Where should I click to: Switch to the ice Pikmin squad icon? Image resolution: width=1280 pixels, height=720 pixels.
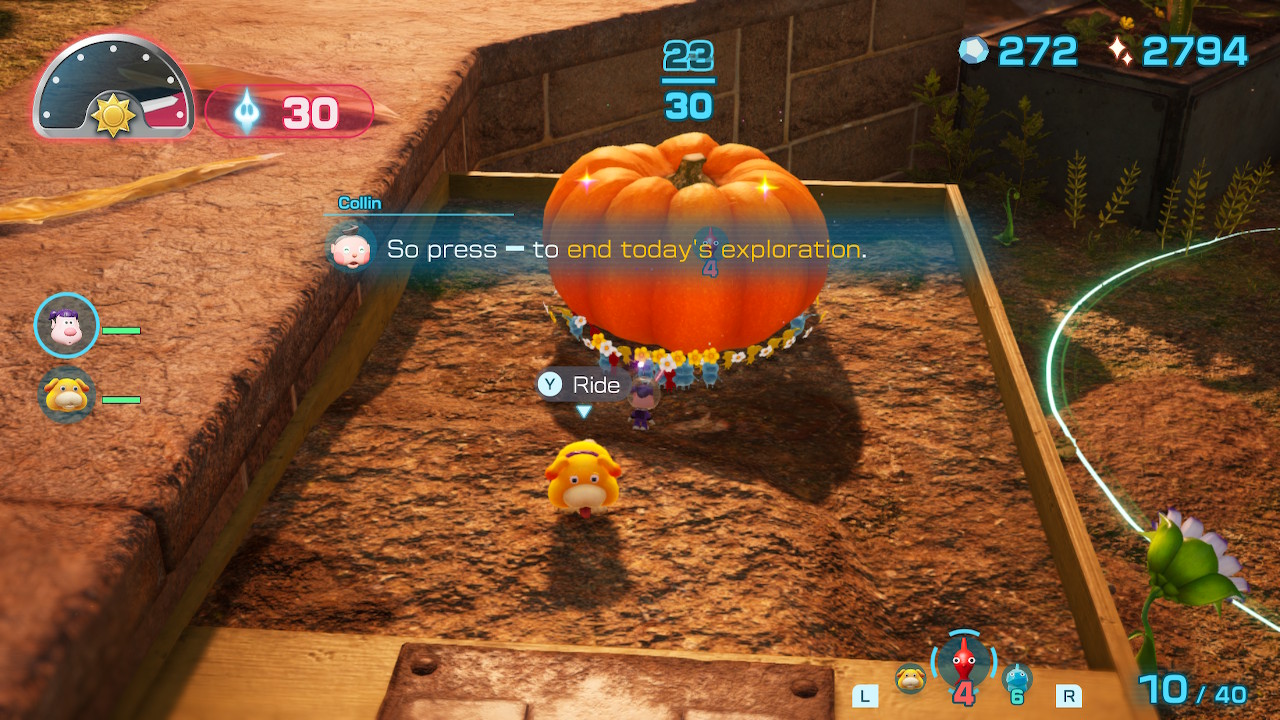pos(1017,679)
